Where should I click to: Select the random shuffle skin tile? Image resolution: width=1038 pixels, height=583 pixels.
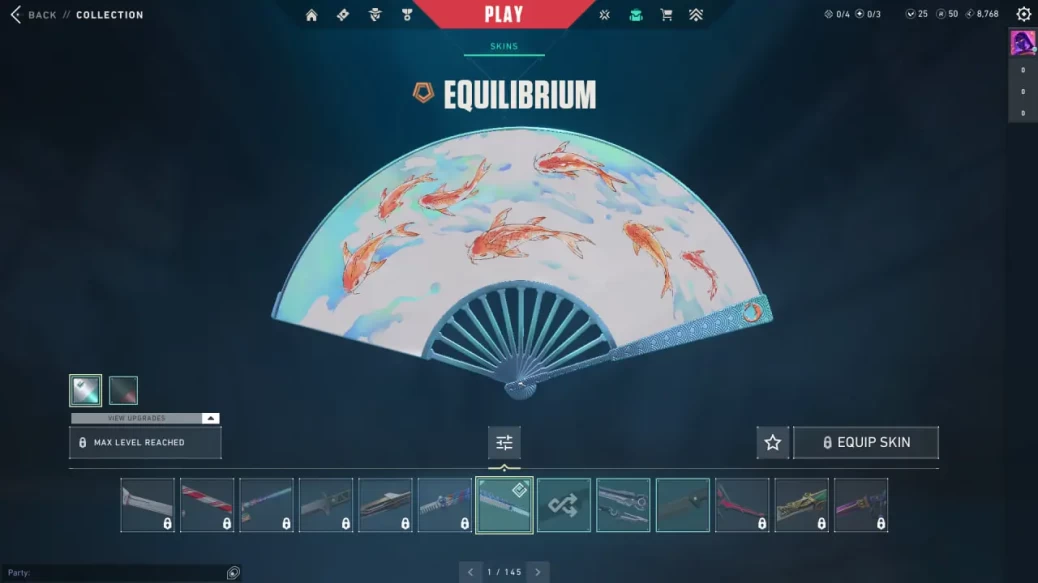563,505
